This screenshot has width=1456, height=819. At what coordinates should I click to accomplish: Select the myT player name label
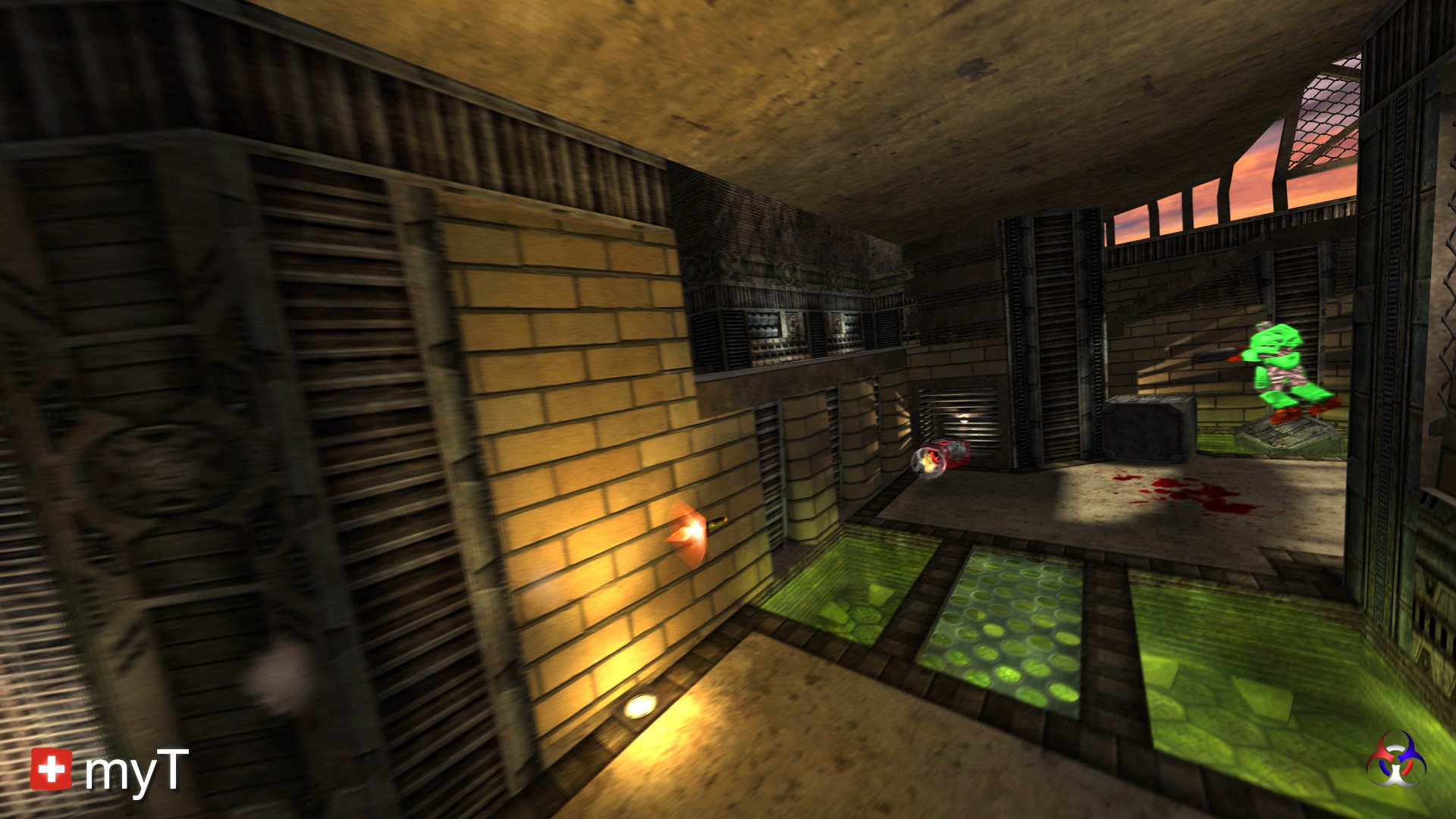coord(136,772)
